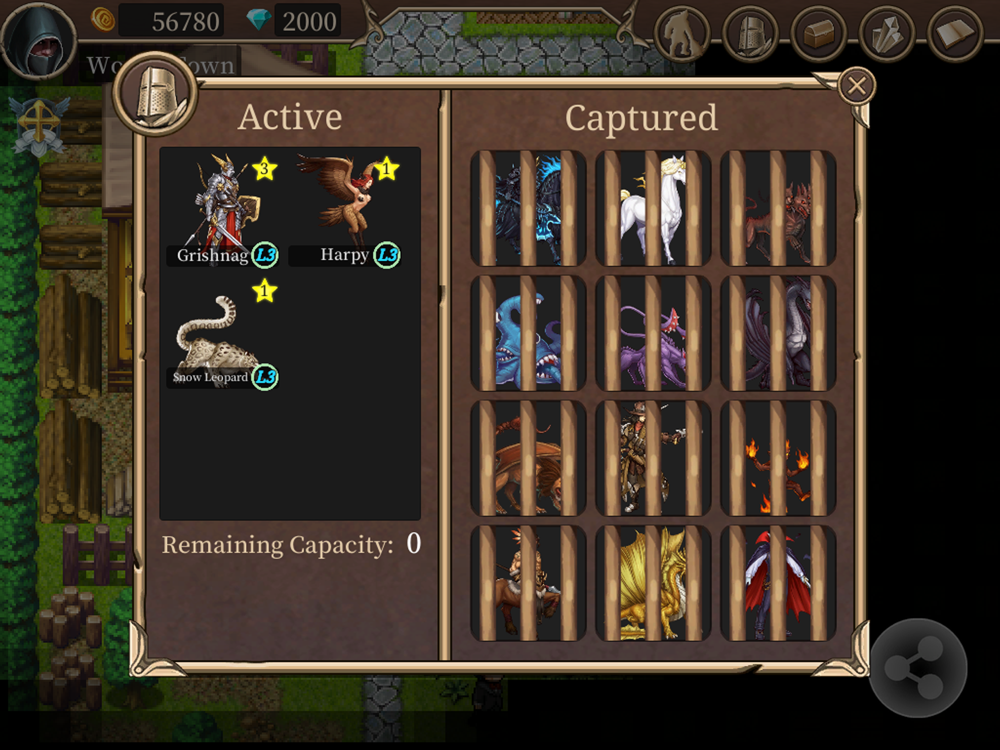Choose the caged dark winged dragon

click(778, 333)
